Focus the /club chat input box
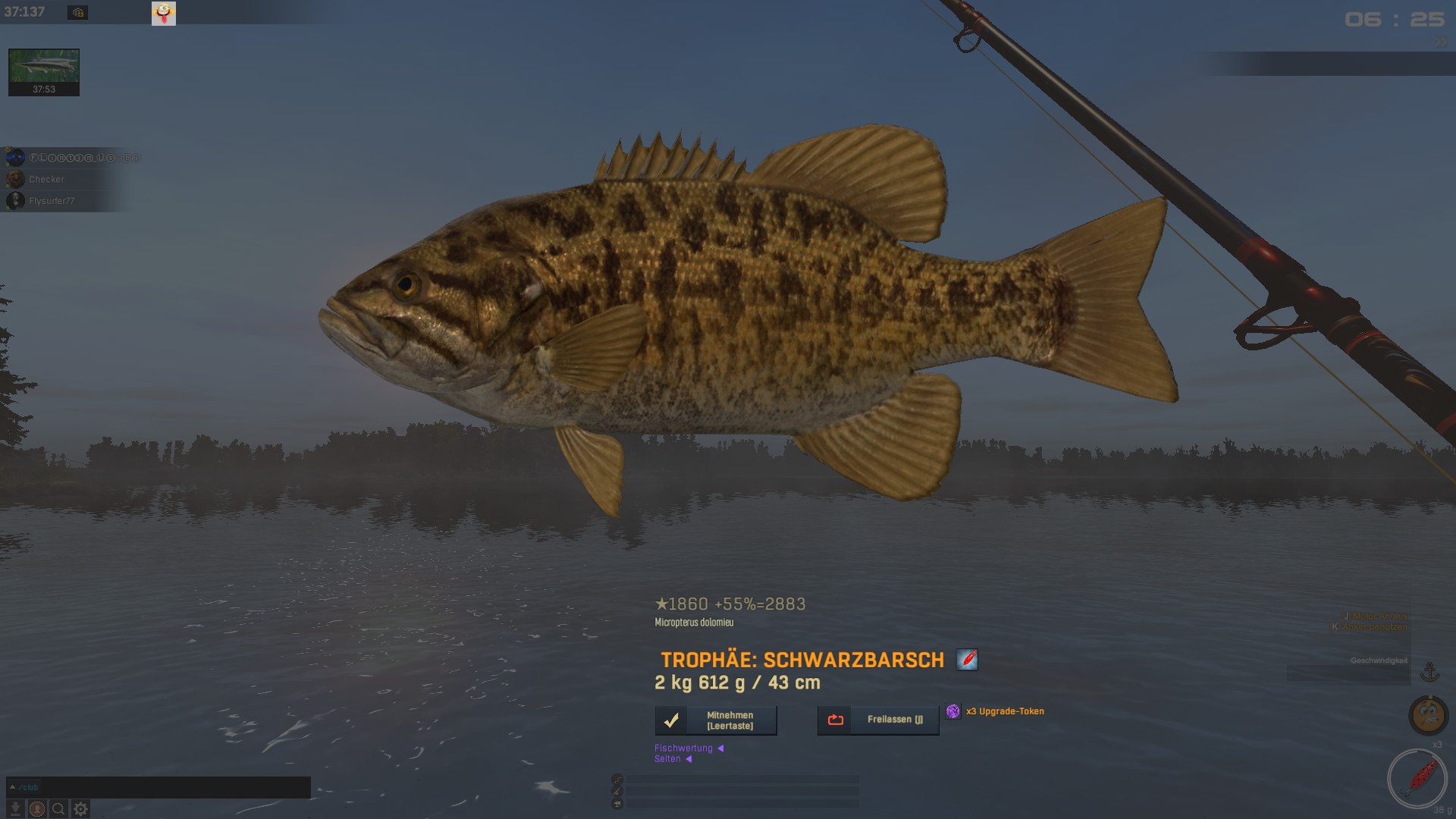The width and height of the screenshot is (1456, 819). point(159,787)
